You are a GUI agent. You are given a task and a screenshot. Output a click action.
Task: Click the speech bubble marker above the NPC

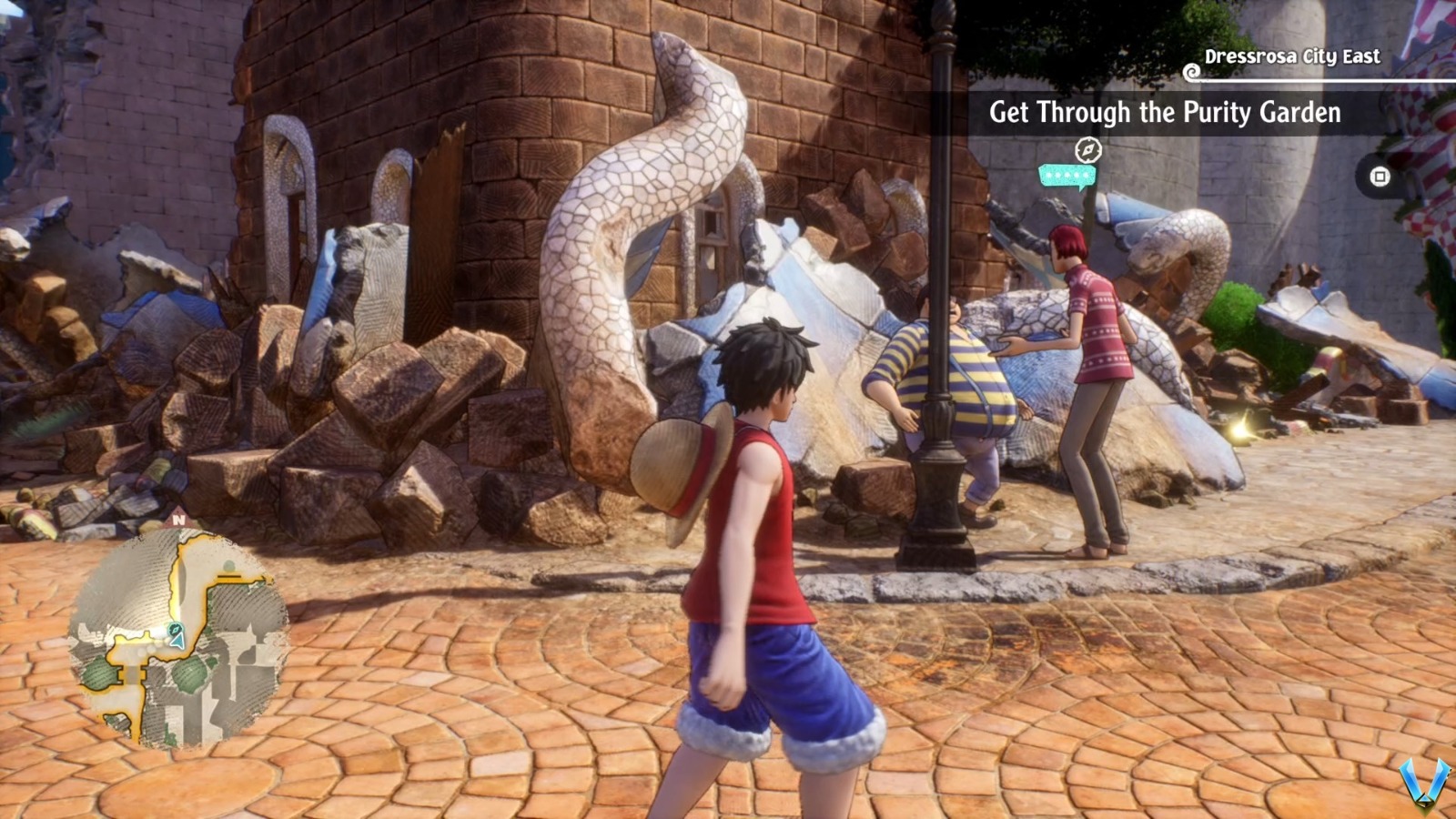[1067, 176]
